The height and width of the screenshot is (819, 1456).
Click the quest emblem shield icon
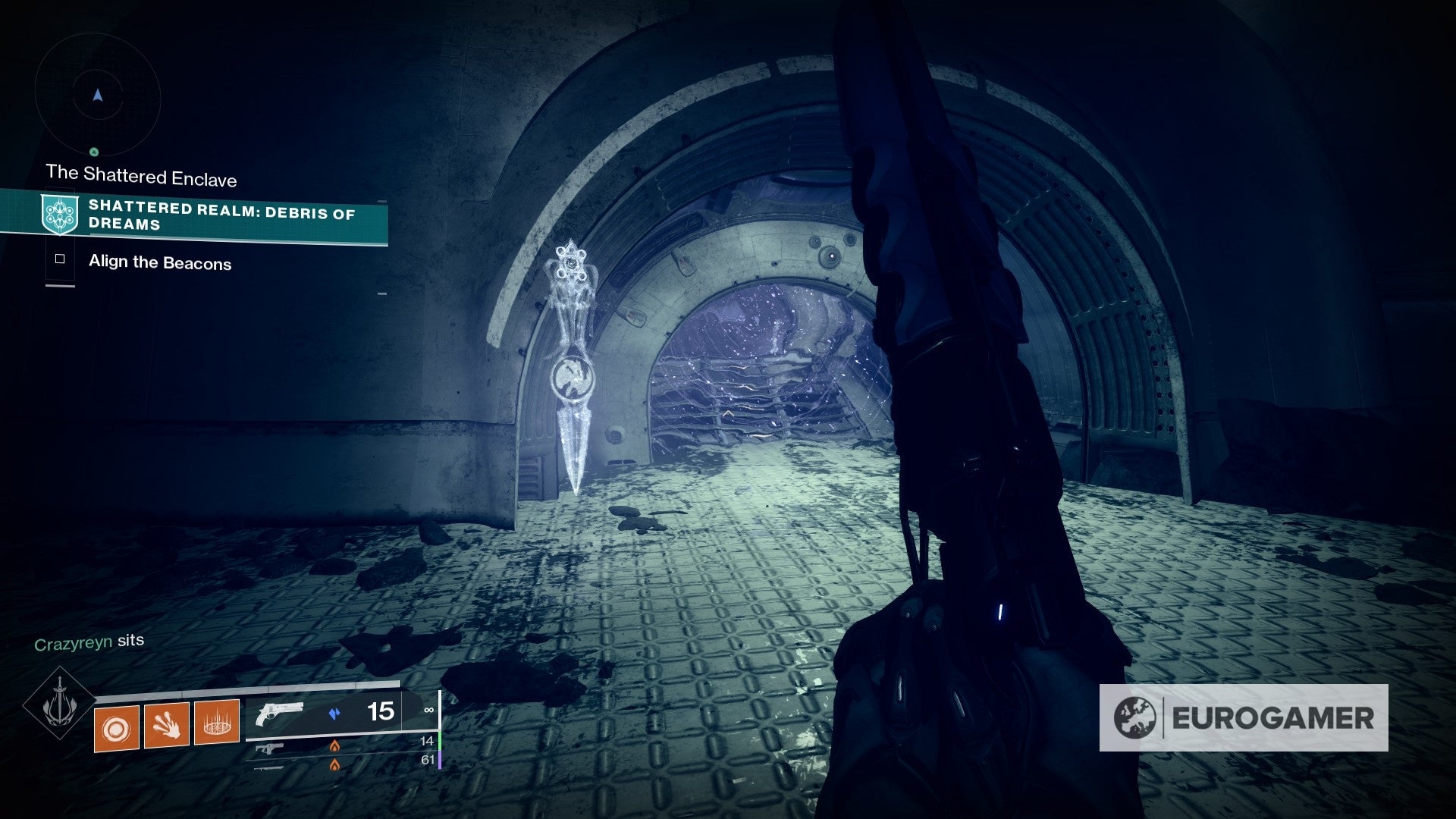[60, 214]
